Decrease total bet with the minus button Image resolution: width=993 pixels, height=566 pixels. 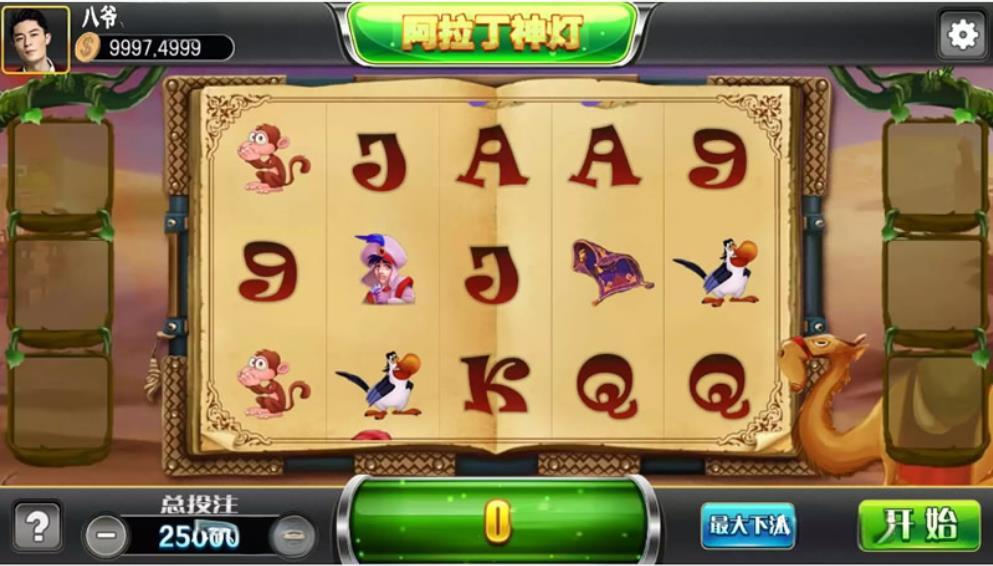pos(106,536)
